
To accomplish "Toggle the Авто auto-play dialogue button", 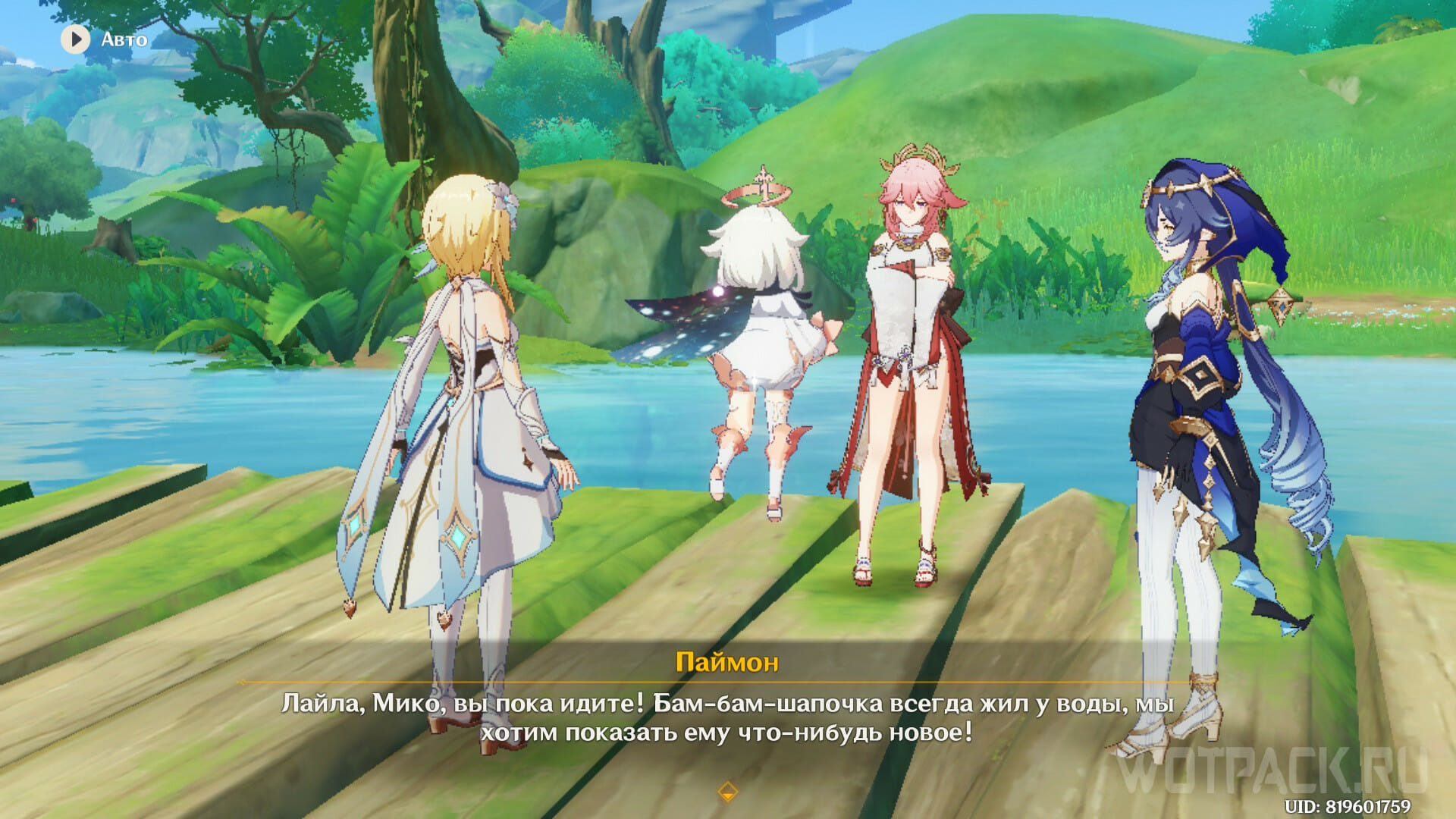I will pos(76,39).
